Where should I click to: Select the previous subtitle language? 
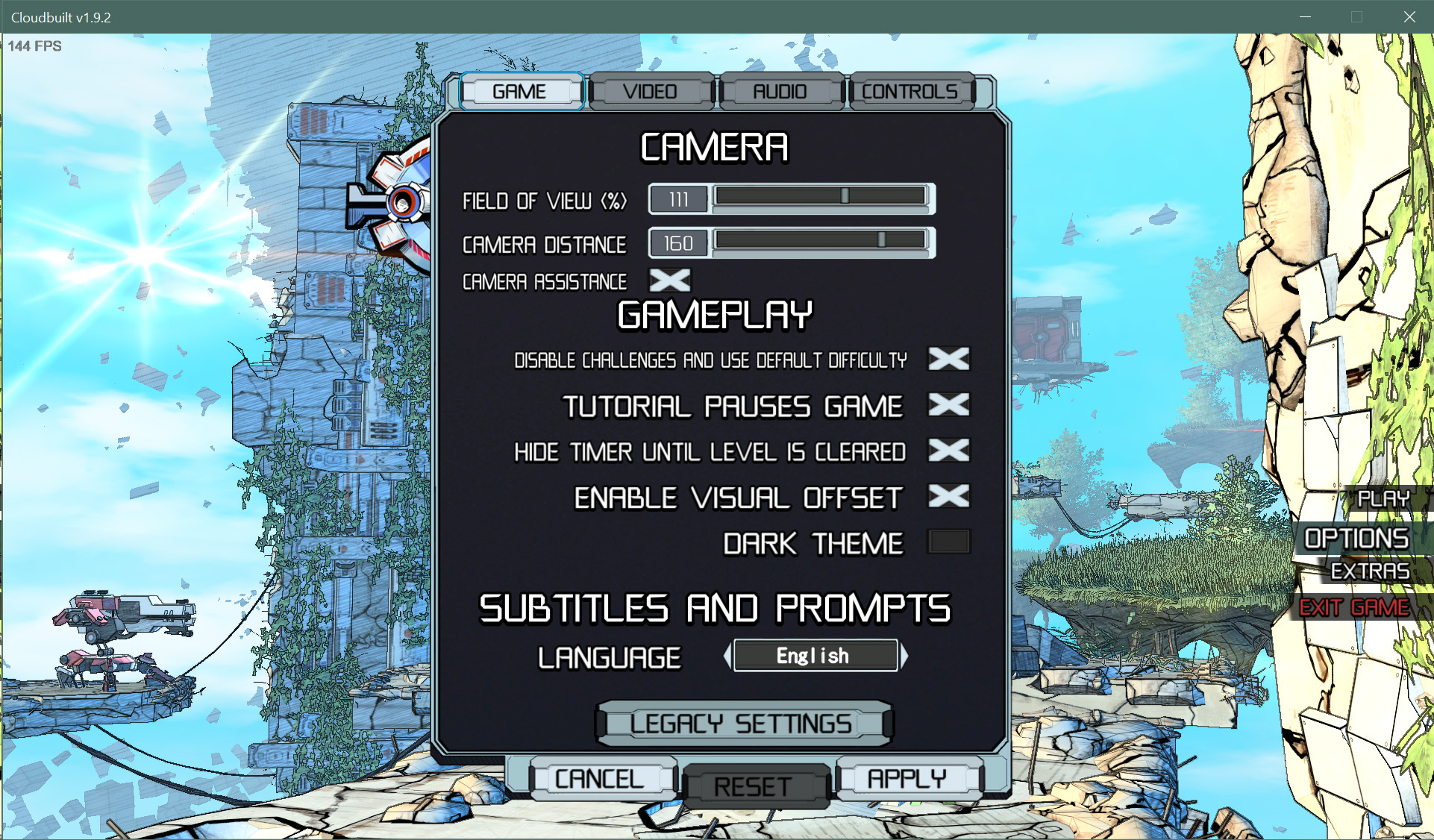[x=727, y=655]
